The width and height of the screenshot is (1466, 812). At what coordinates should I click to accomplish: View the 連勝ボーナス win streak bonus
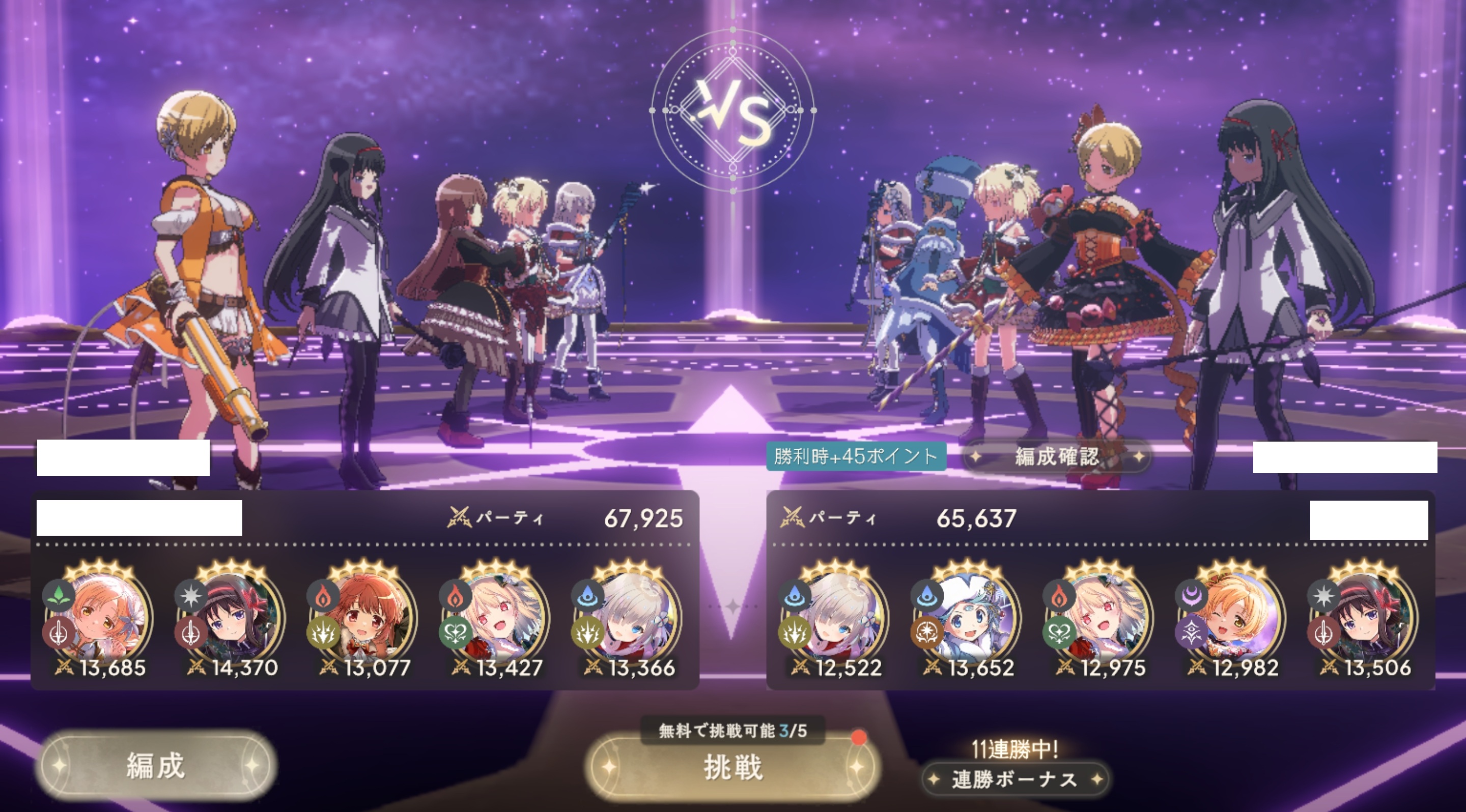coord(1014,779)
